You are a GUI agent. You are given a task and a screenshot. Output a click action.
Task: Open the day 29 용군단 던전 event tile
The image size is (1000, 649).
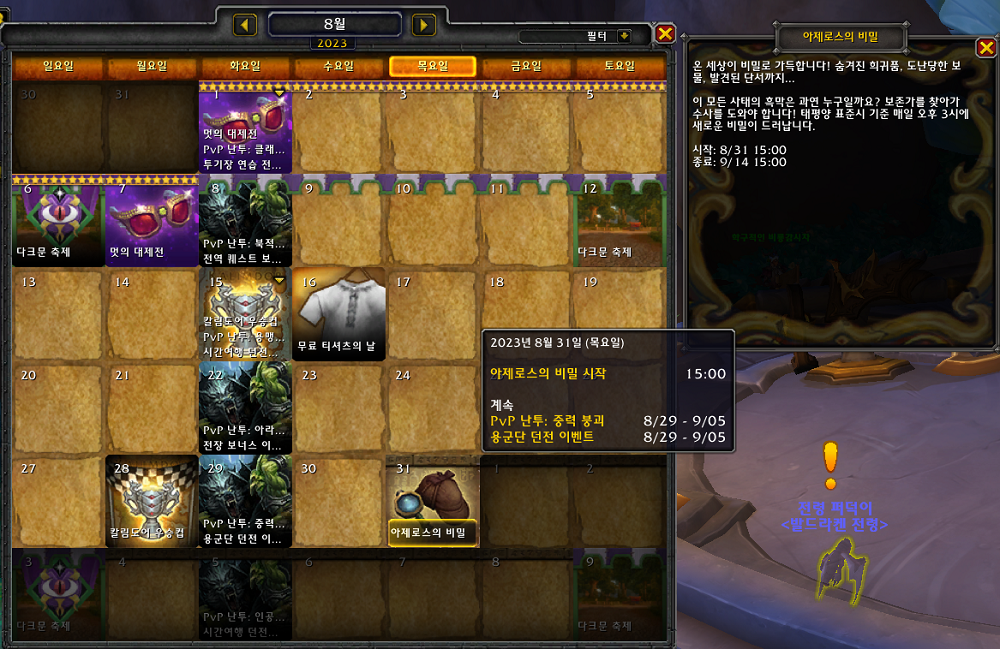245,503
